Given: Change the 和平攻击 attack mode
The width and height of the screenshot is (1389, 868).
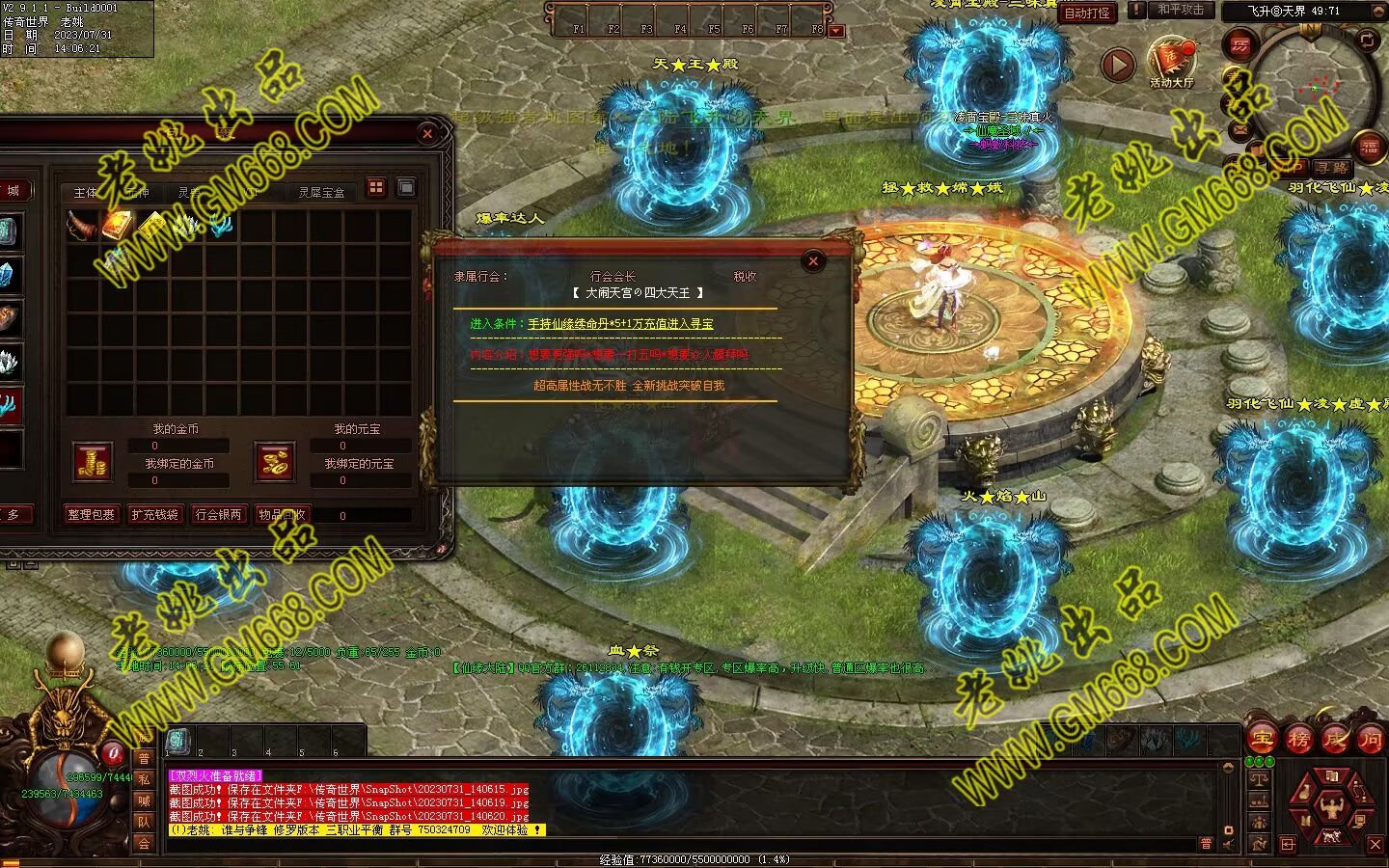Looking at the screenshot, I should click(x=1181, y=10).
